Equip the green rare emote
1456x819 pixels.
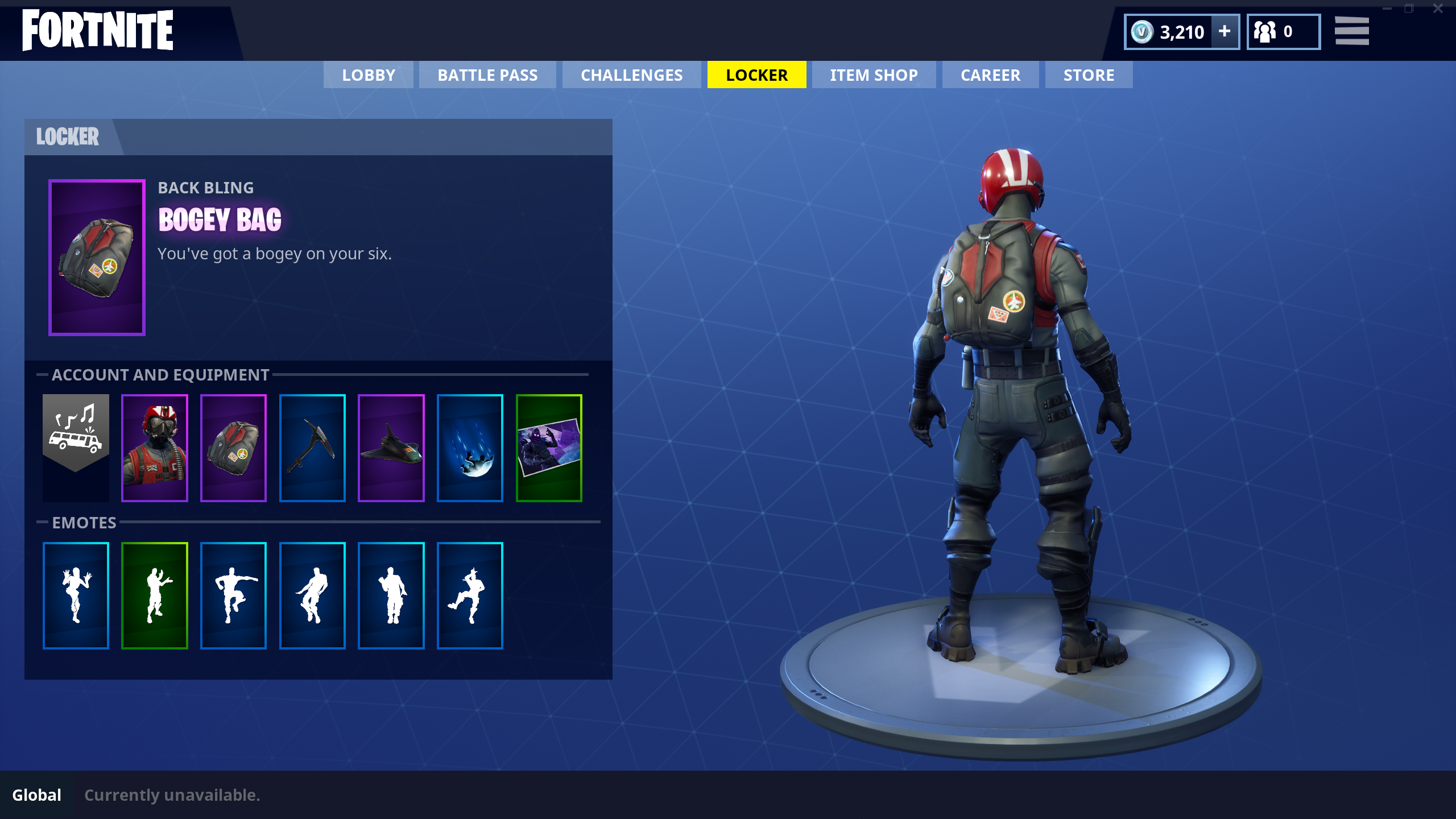[155, 595]
